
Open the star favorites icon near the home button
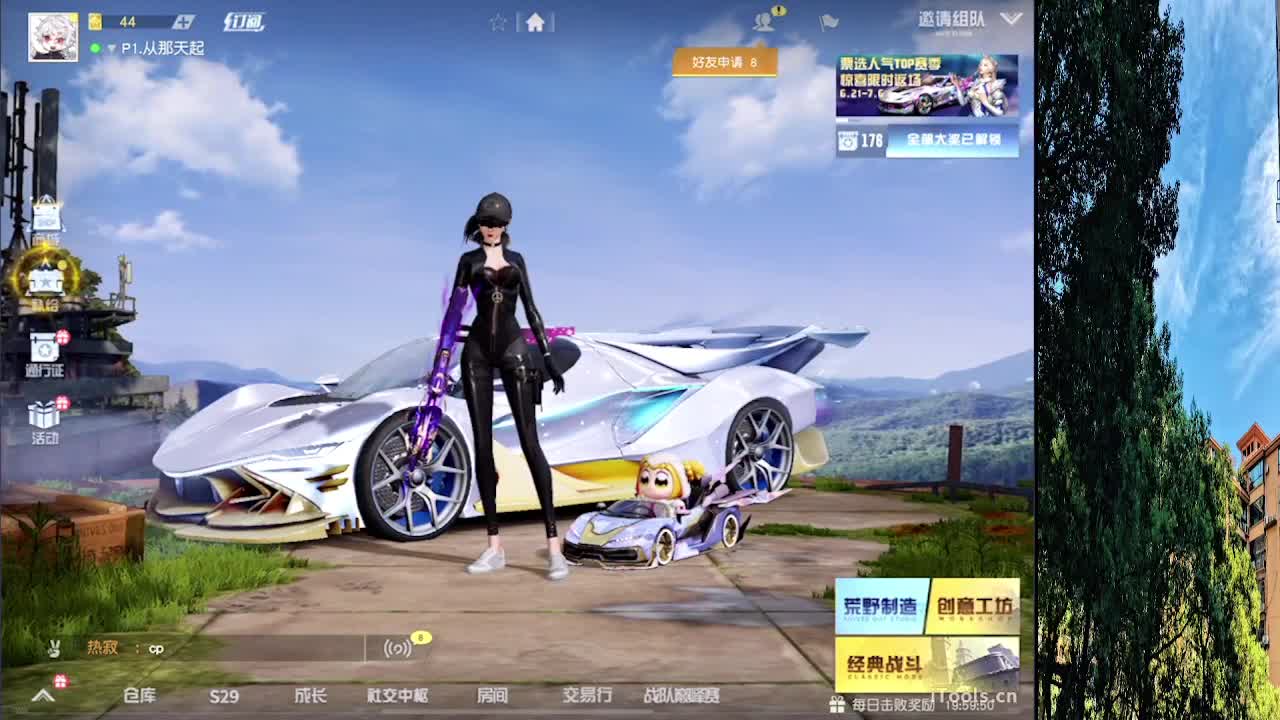[x=498, y=20]
